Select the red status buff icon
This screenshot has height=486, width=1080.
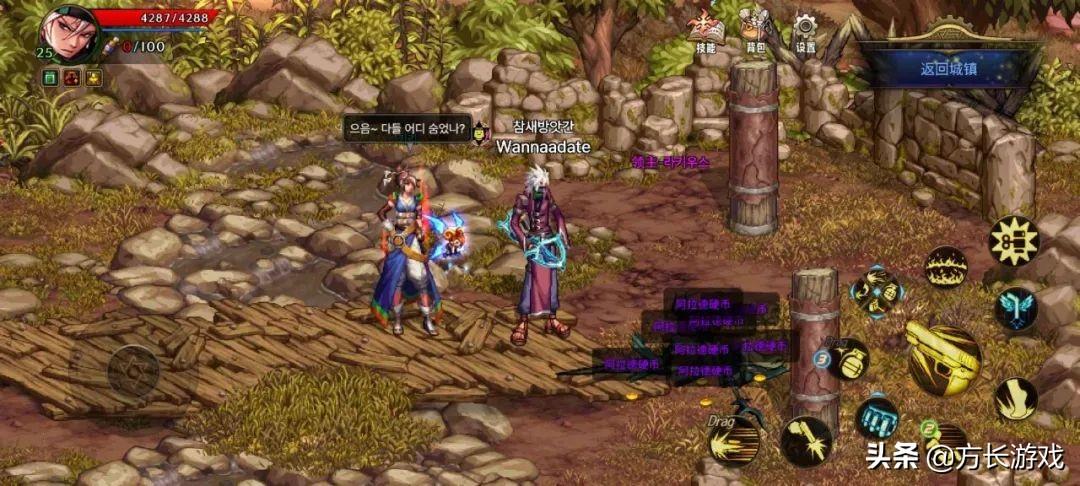pyautogui.click(x=71, y=77)
